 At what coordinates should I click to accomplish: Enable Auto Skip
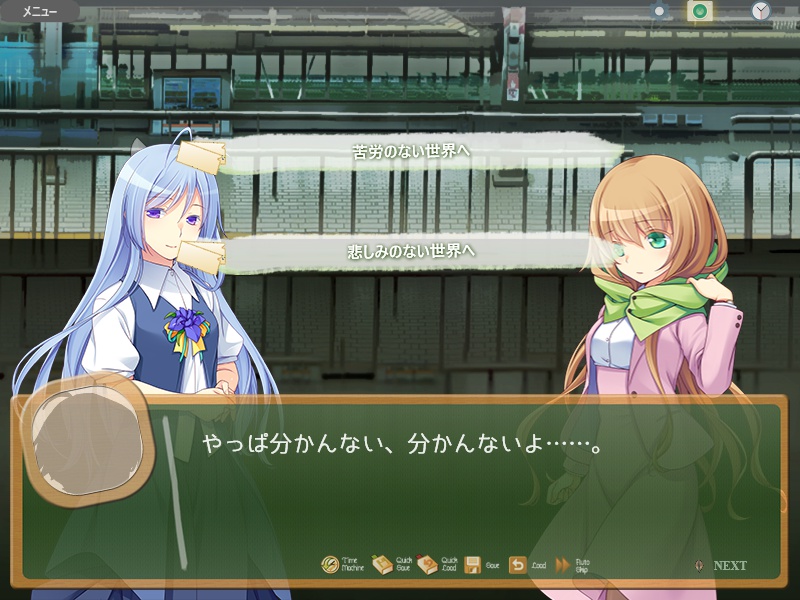point(563,565)
